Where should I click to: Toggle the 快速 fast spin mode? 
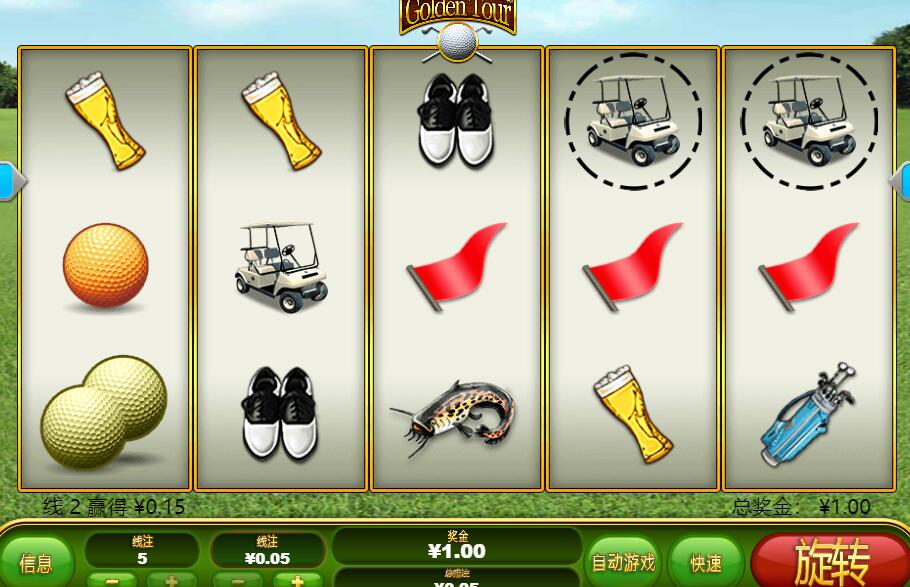(706, 562)
